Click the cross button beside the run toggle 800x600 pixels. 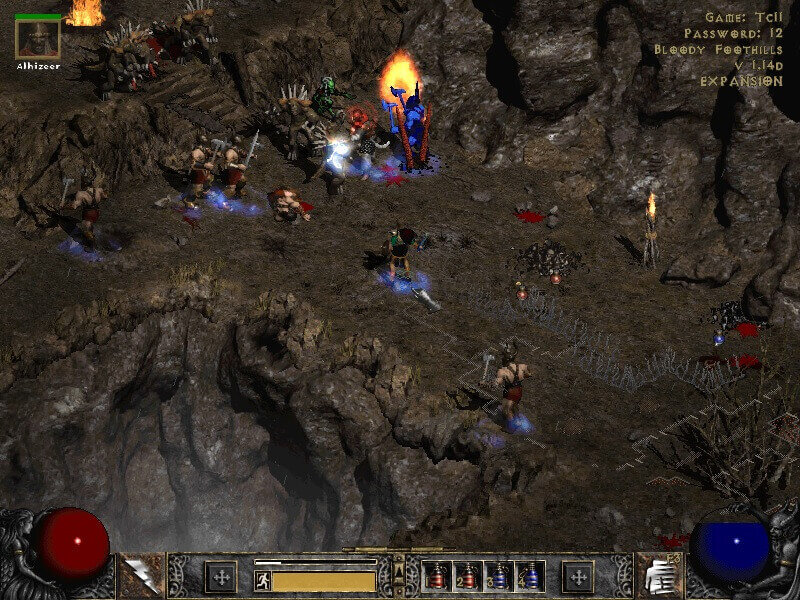point(220,577)
